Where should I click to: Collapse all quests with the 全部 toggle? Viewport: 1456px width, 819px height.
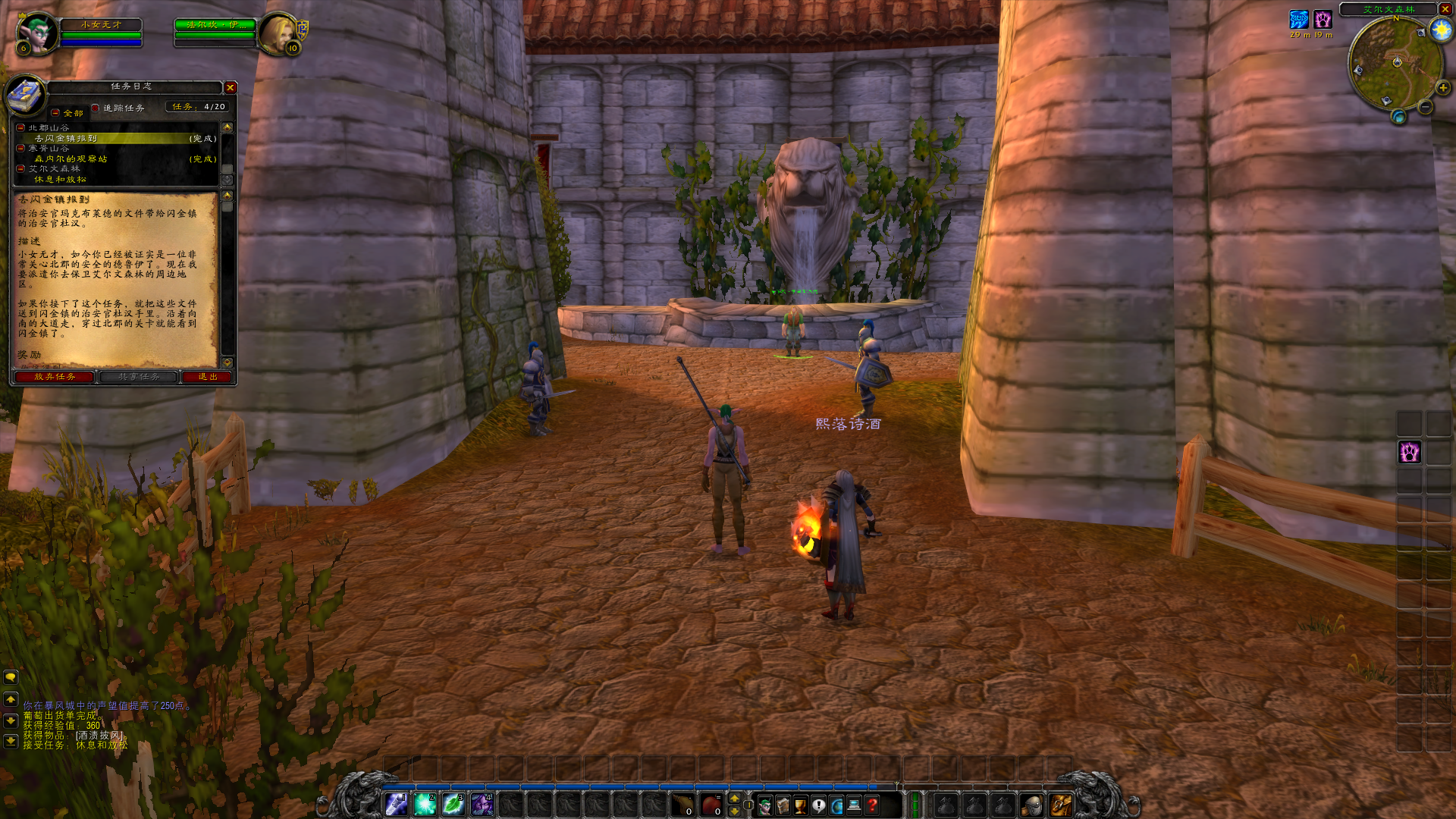[55, 113]
